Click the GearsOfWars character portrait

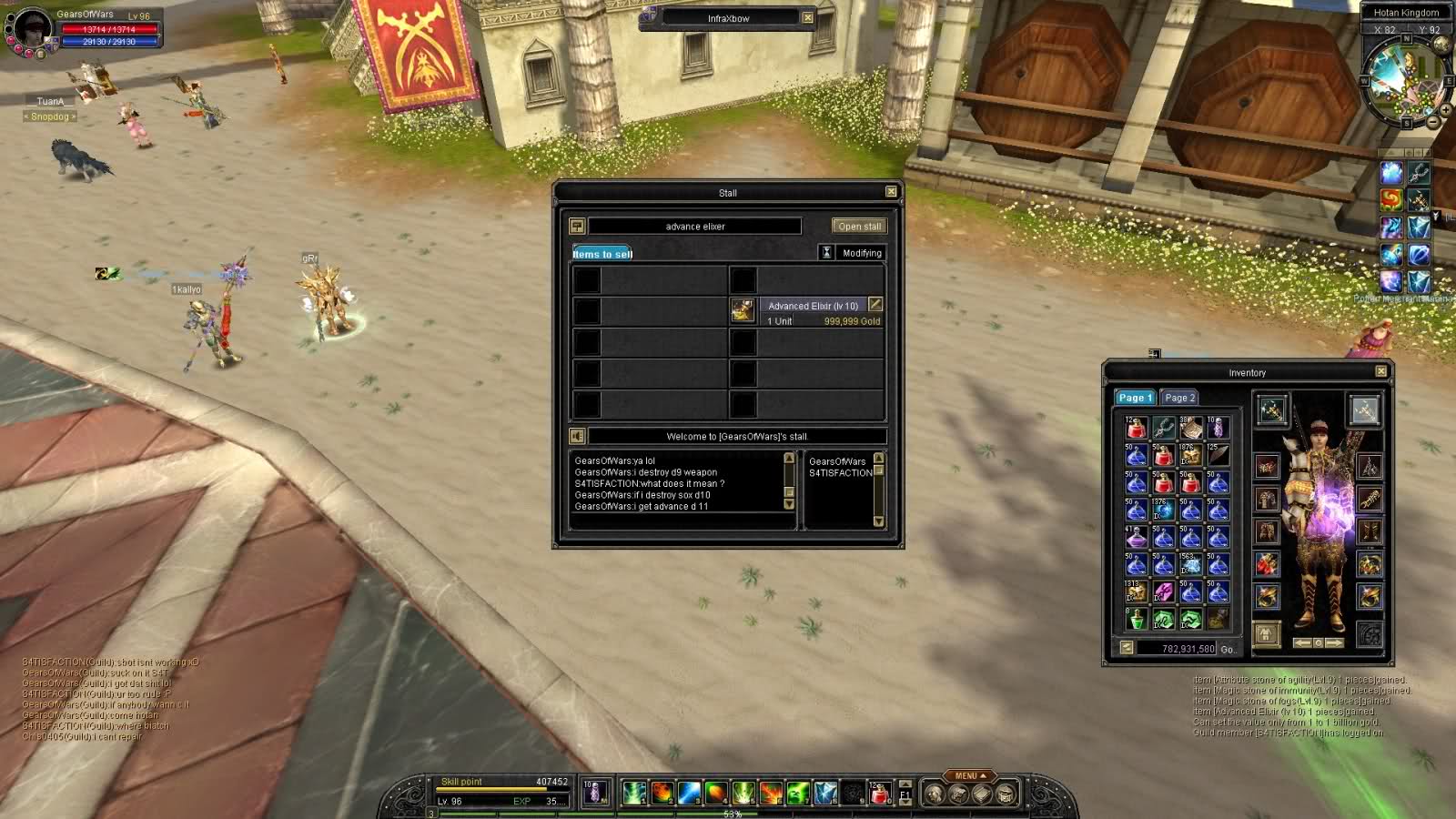[x=31, y=28]
